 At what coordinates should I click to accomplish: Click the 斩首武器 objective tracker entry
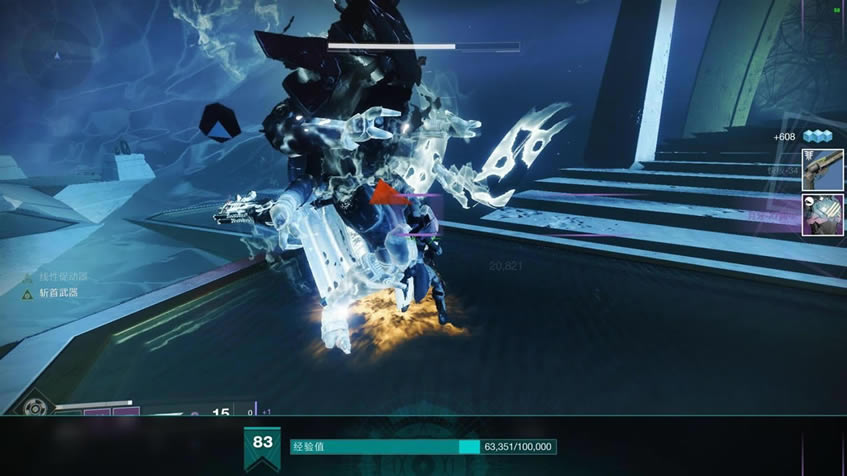click(x=60, y=292)
